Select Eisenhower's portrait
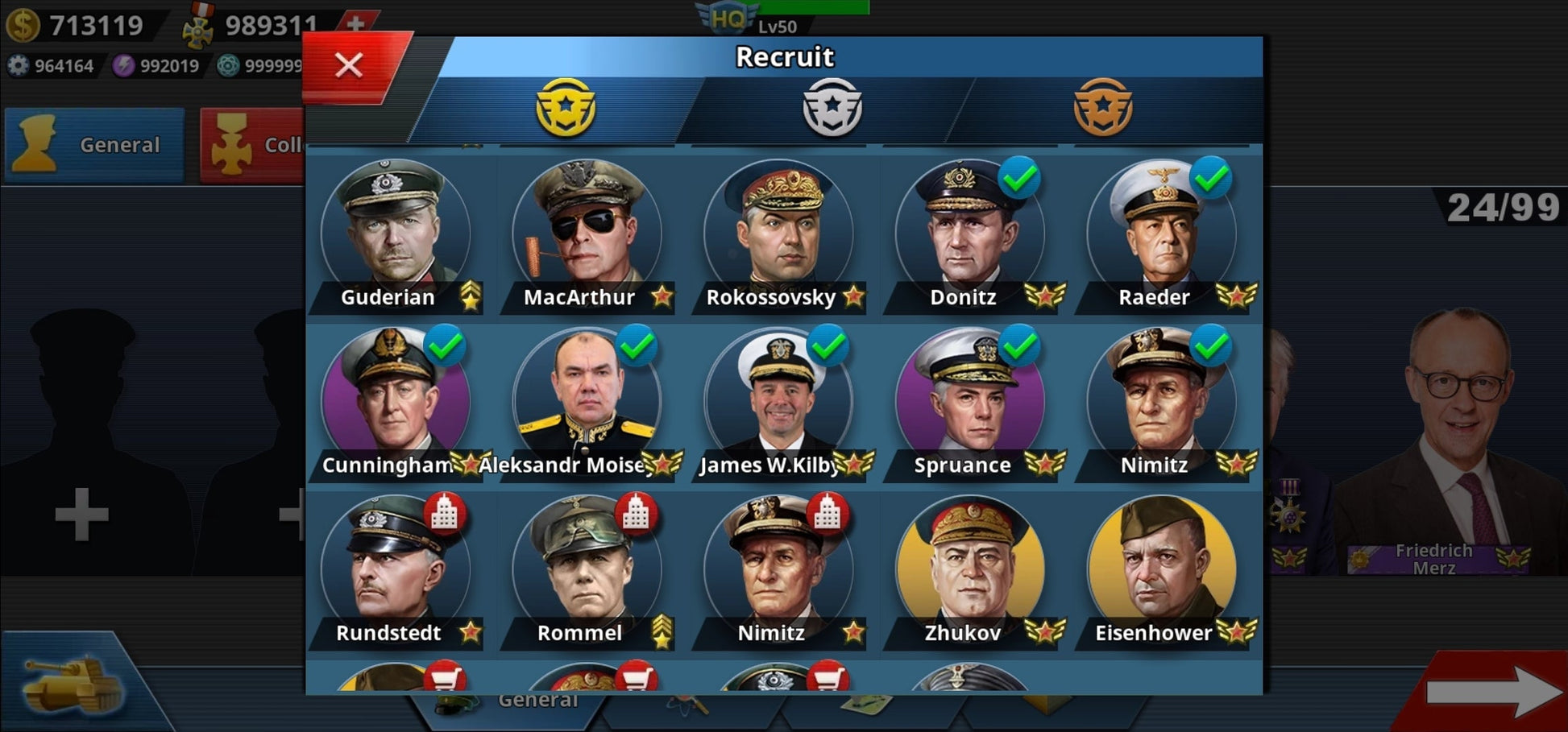This screenshot has height=732, width=1568. (x=1161, y=569)
